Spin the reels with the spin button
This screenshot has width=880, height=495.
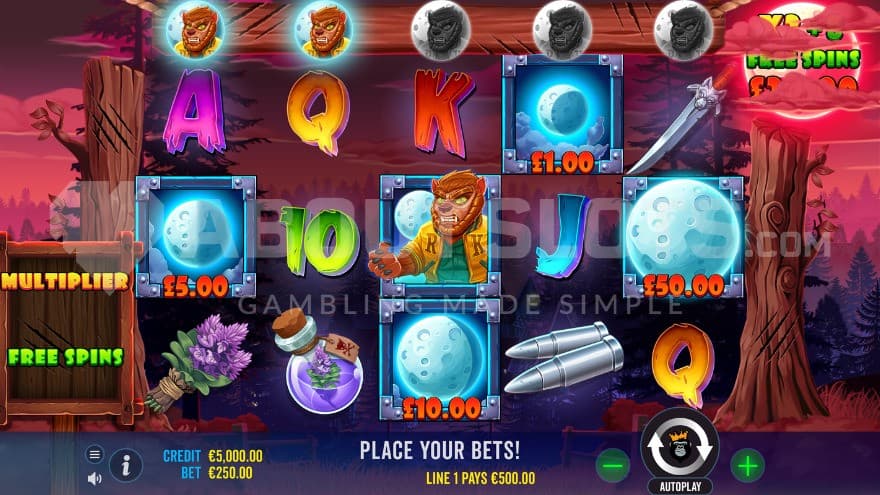coord(679,447)
